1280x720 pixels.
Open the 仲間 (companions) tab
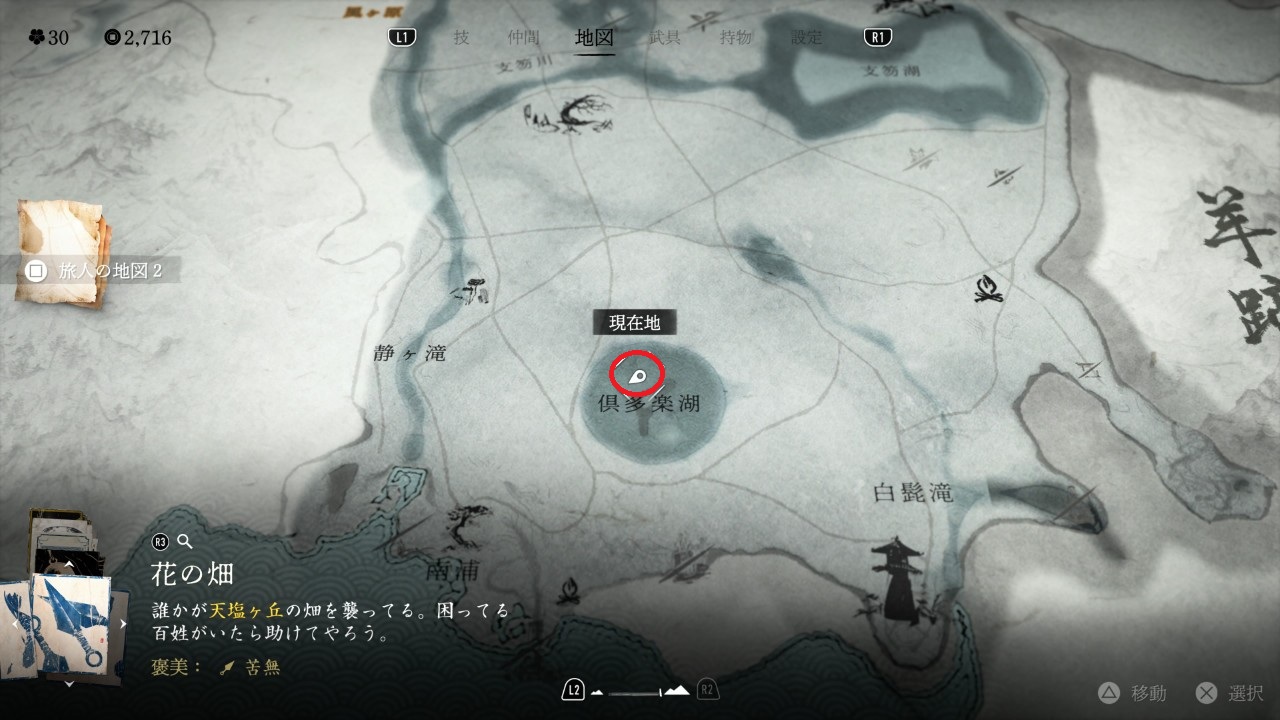523,38
